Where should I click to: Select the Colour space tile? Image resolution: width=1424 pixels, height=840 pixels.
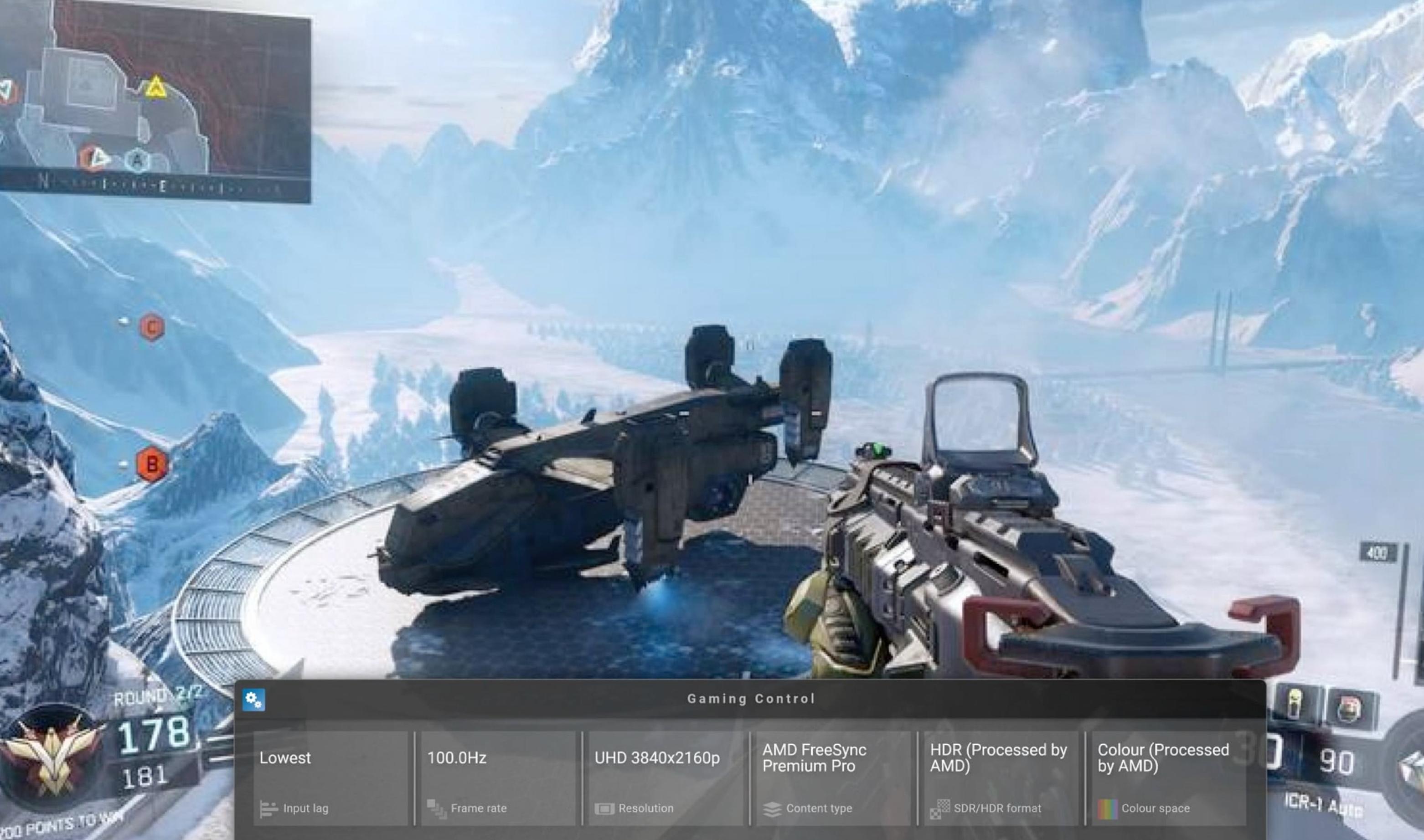click(x=1168, y=778)
